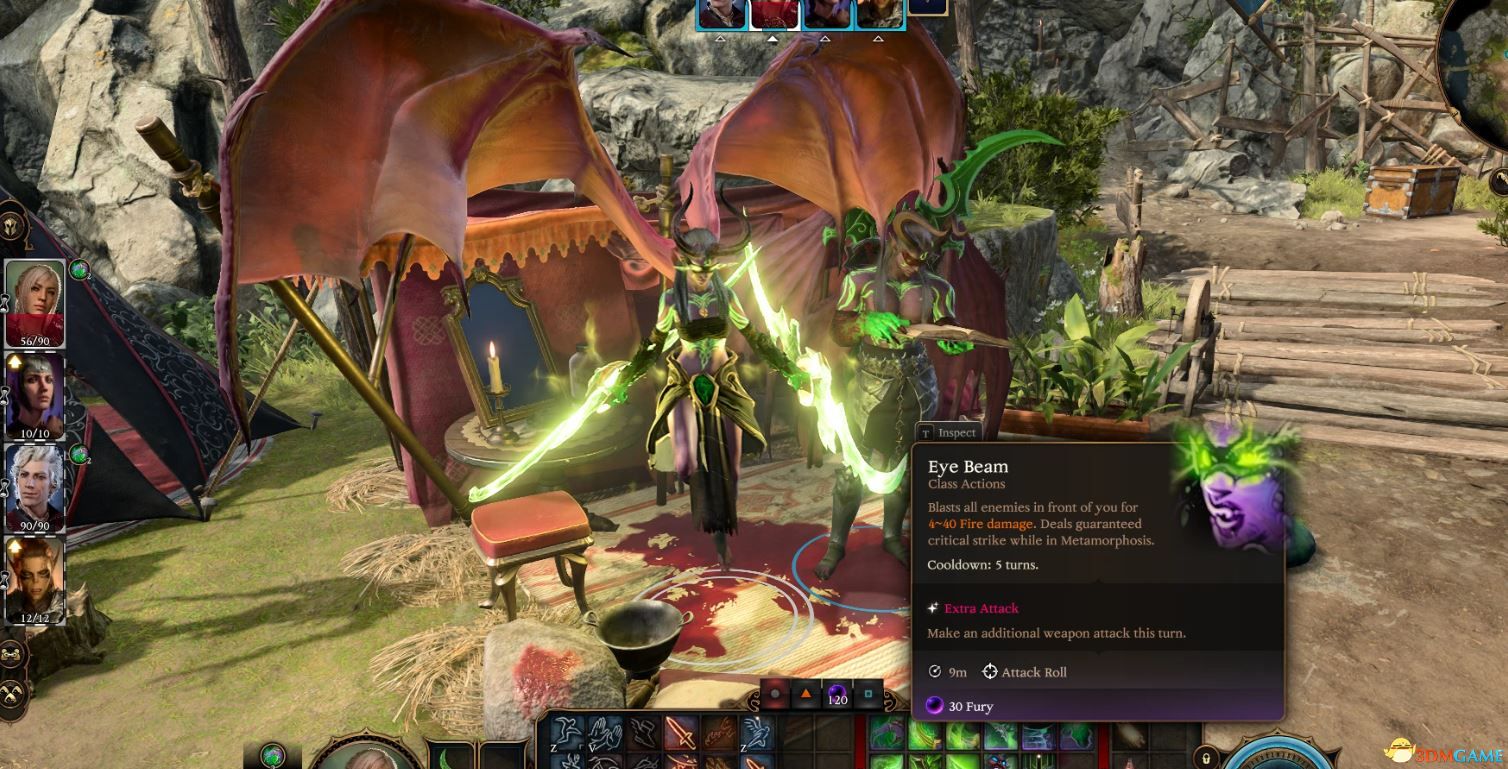Activate the red sword main-hand attack
The width and height of the screenshot is (1508, 769).
[682, 734]
